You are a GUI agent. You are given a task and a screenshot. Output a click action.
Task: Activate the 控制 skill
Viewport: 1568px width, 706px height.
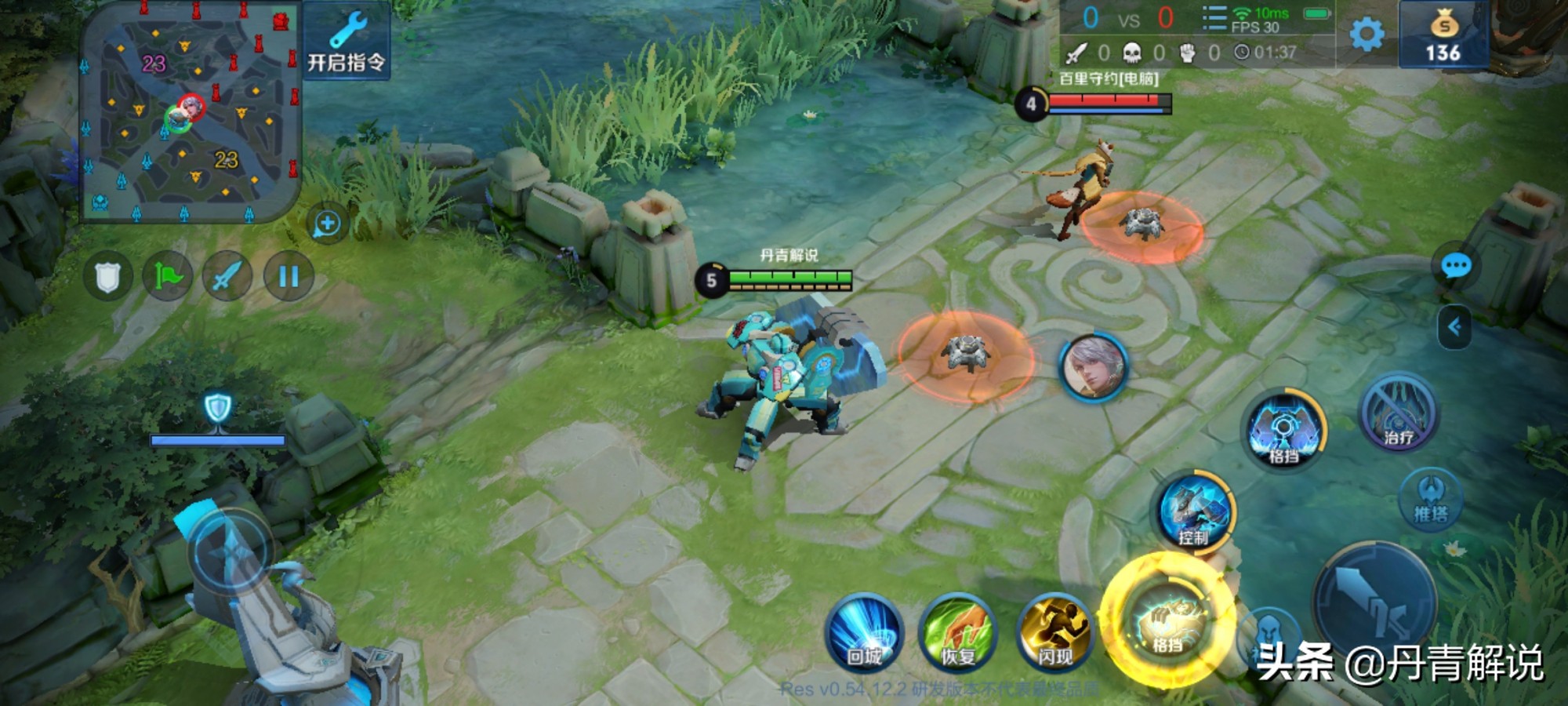(x=1194, y=511)
